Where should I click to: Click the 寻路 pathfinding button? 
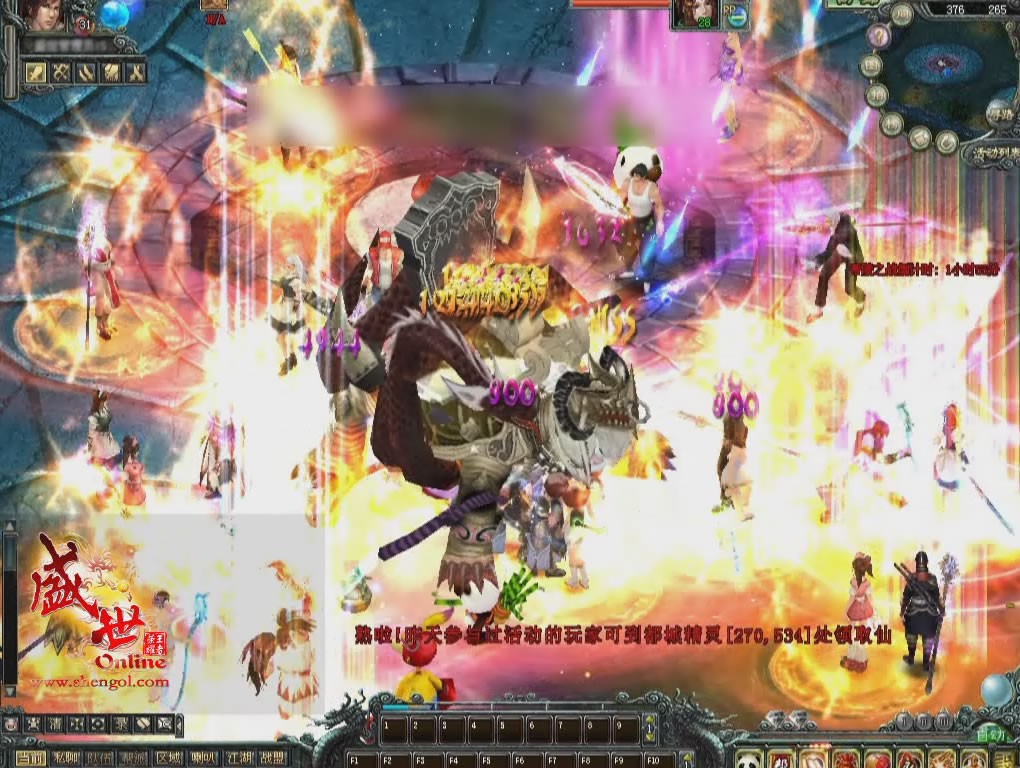tap(999, 115)
